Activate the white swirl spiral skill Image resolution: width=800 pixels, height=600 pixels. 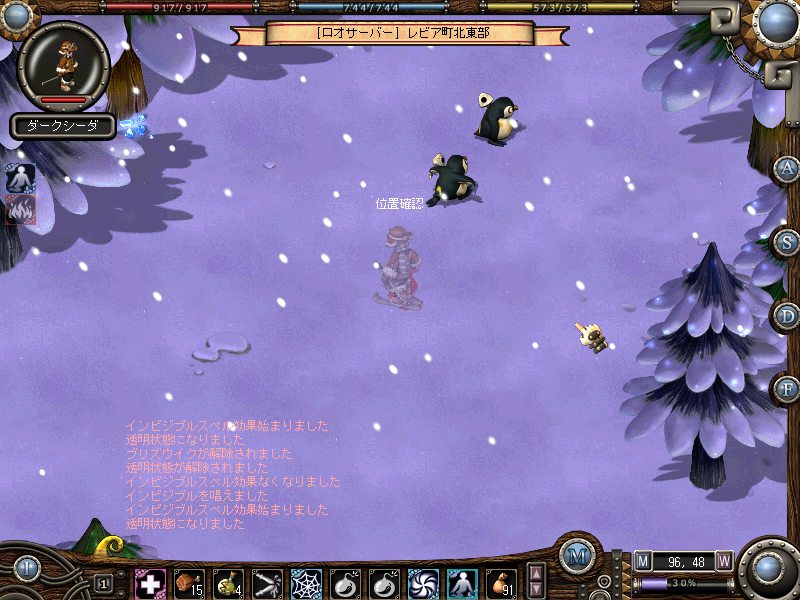click(x=423, y=583)
